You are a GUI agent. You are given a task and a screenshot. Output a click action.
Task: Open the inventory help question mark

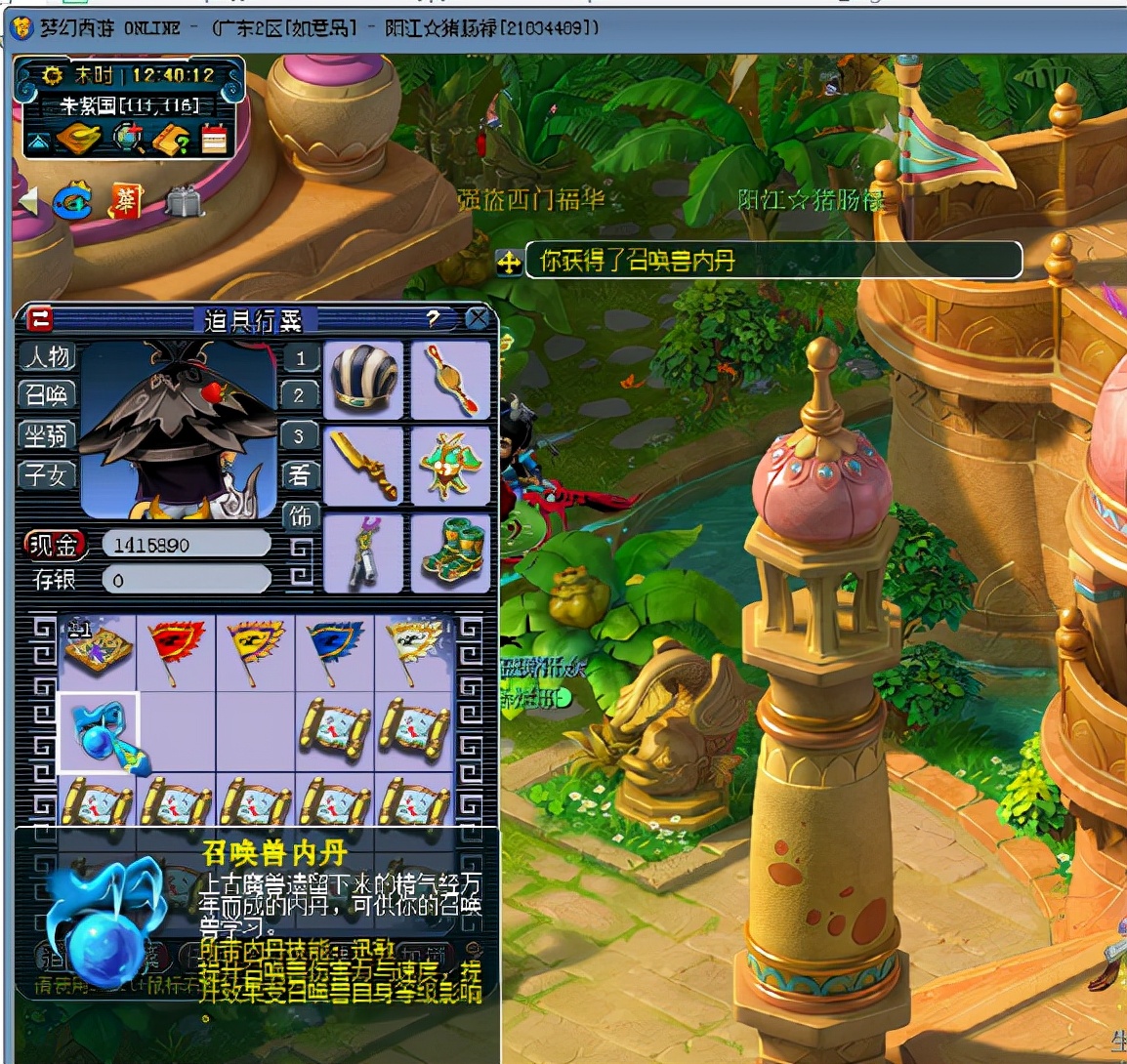coord(433,318)
